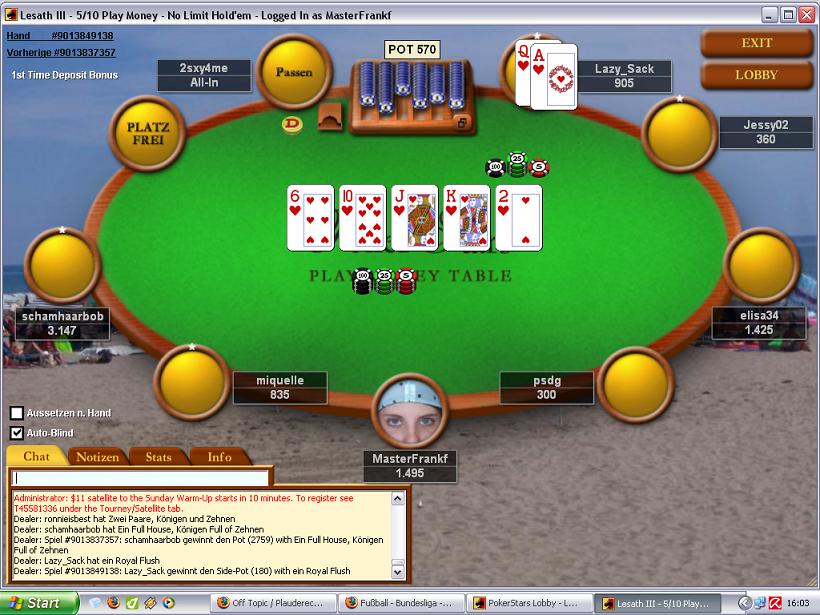Leave the table with the EXIT button

point(756,43)
